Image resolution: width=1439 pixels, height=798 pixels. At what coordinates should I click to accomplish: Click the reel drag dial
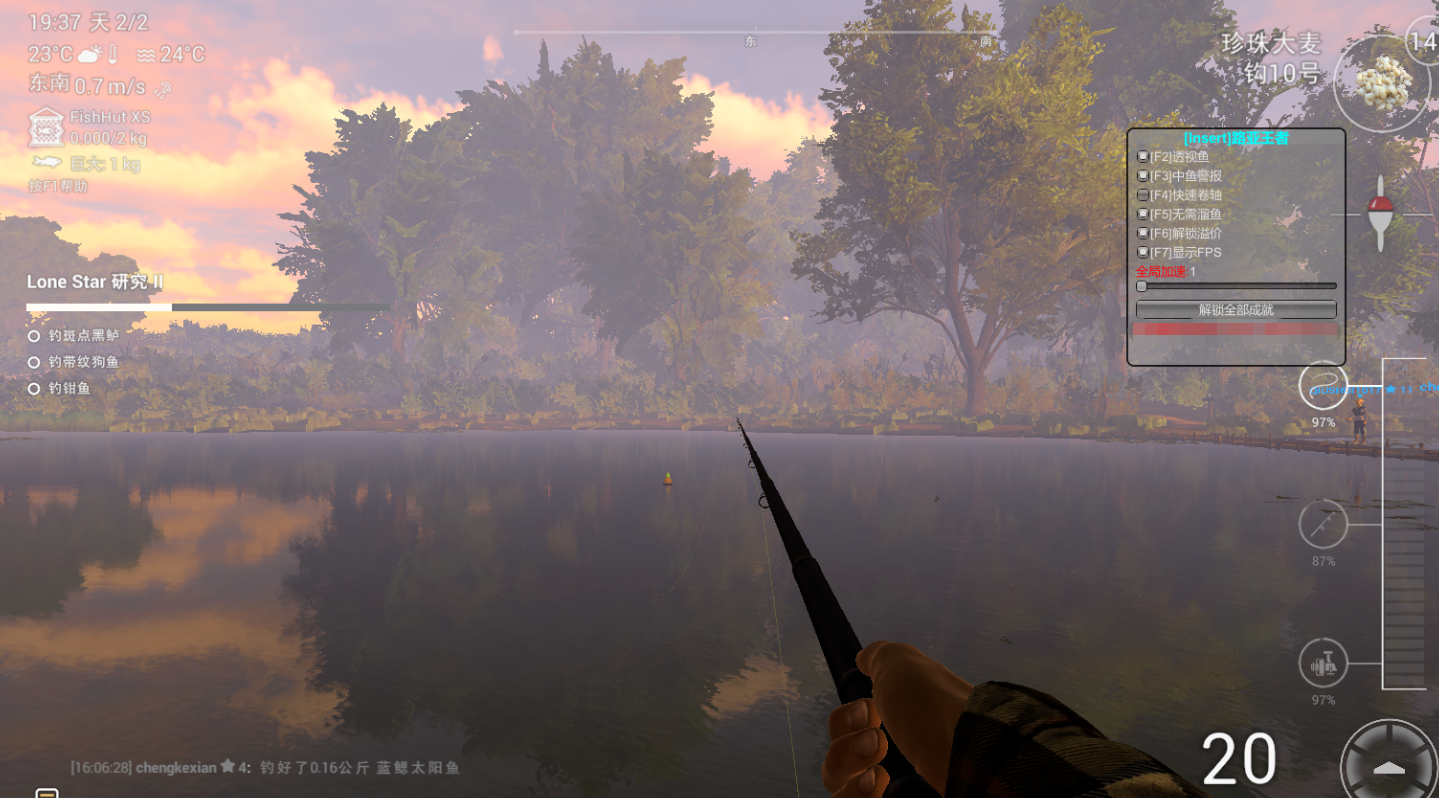point(1390,766)
